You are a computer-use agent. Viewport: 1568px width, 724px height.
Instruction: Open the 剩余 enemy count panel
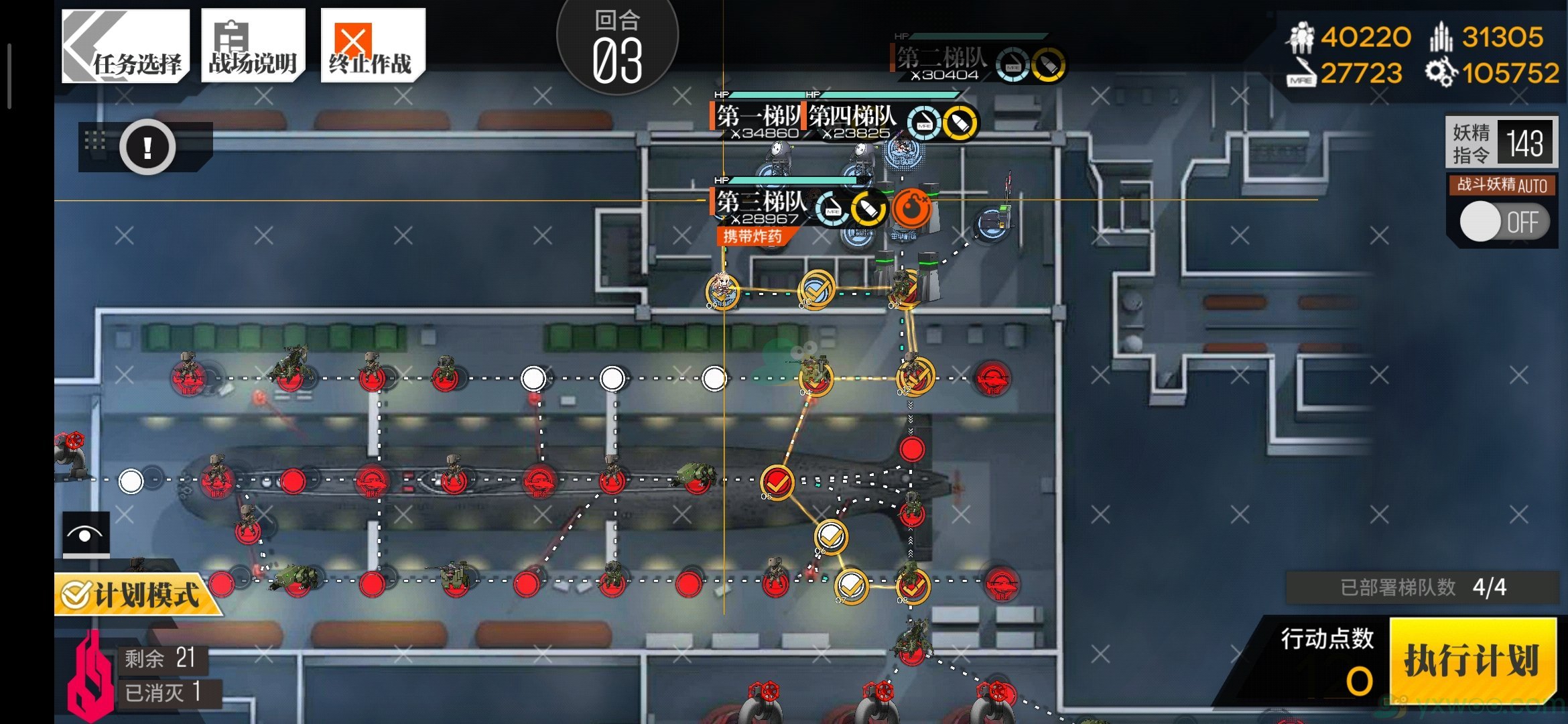tap(159, 658)
